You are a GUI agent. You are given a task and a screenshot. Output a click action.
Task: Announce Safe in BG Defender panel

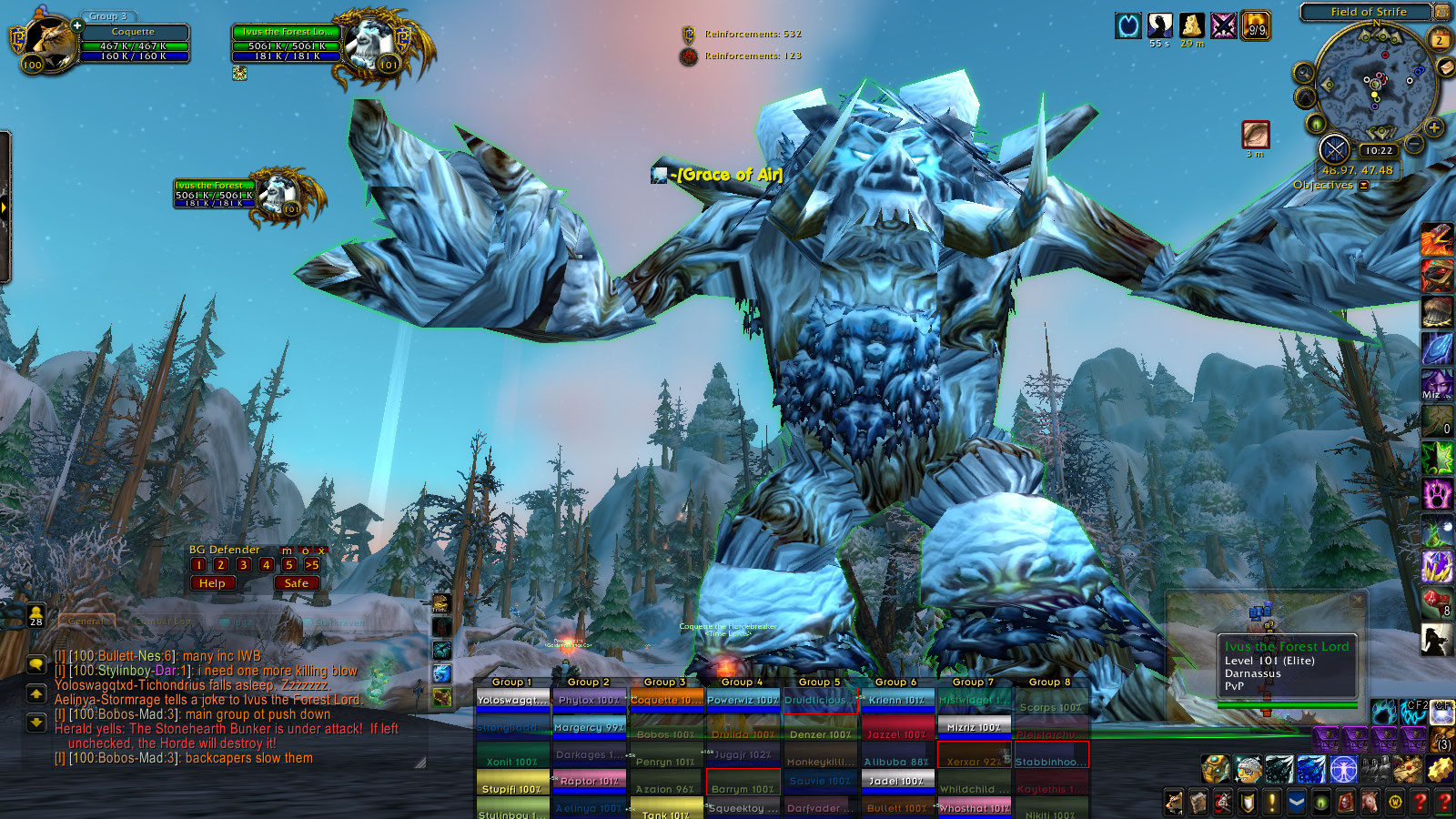pos(297,583)
